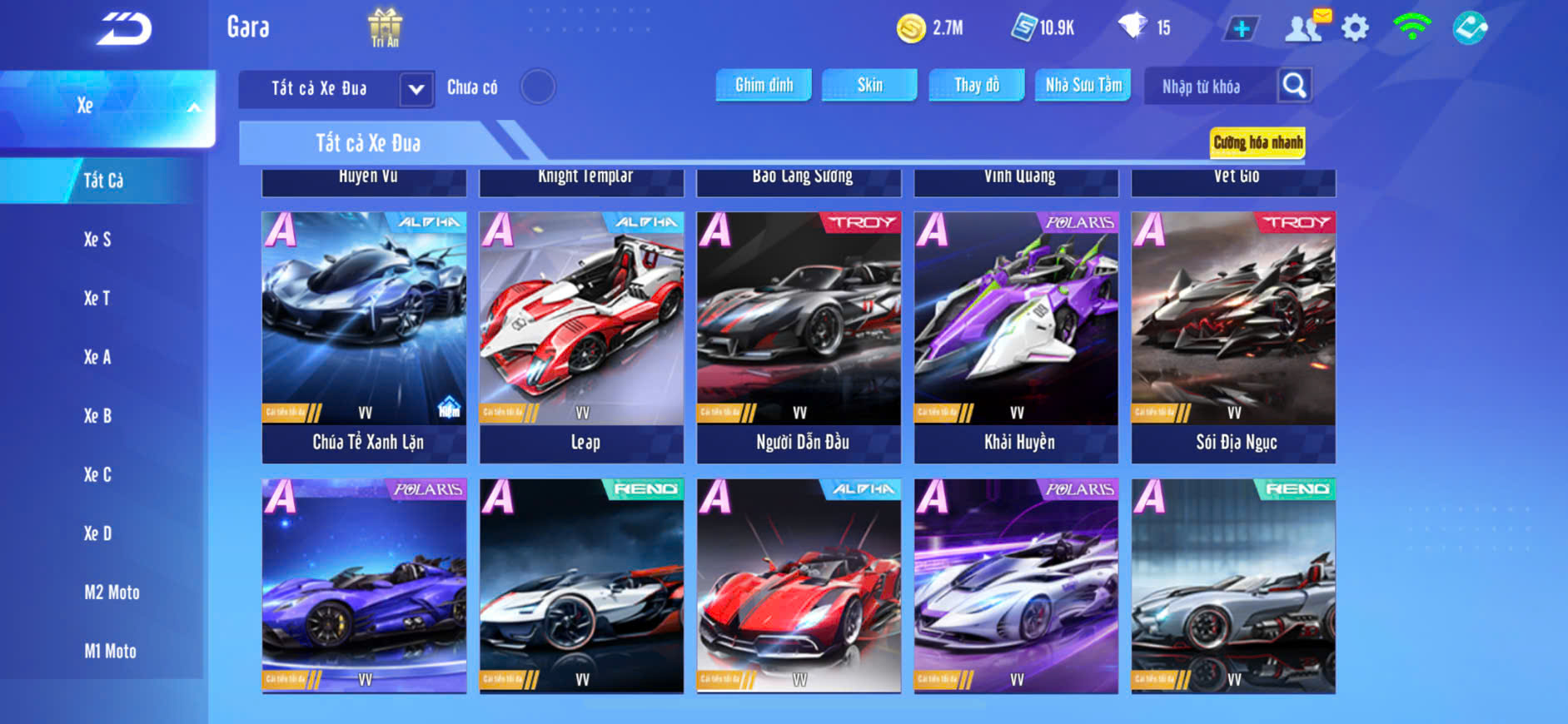Select the Xe S category
The width and height of the screenshot is (1568, 724).
pos(97,240)
